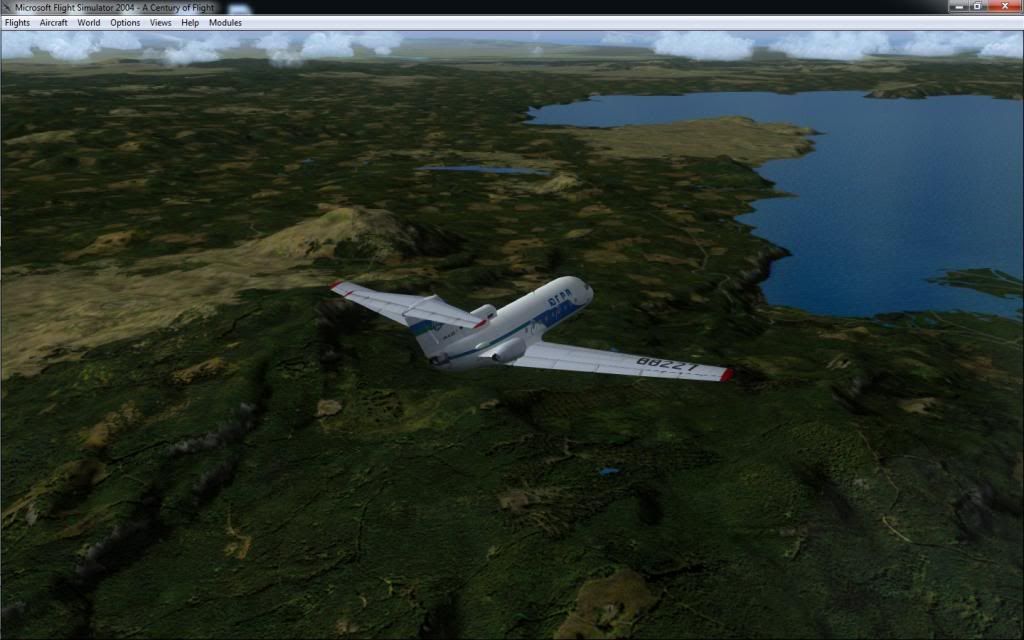This screenshot has width=1024, height=640.
Task: Open the Modules menu
Action: pos(225,22)
